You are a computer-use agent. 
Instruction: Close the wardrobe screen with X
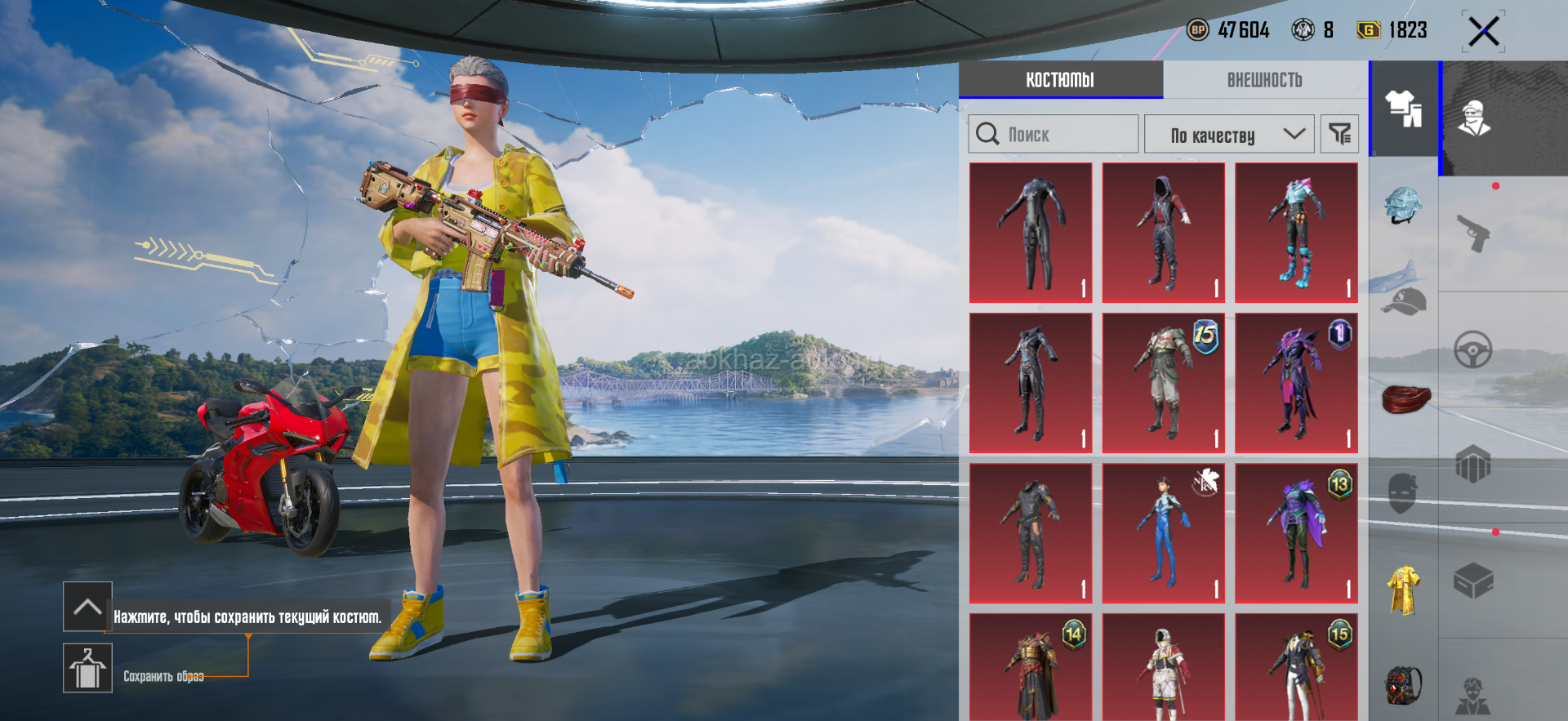pos(1483,33)
